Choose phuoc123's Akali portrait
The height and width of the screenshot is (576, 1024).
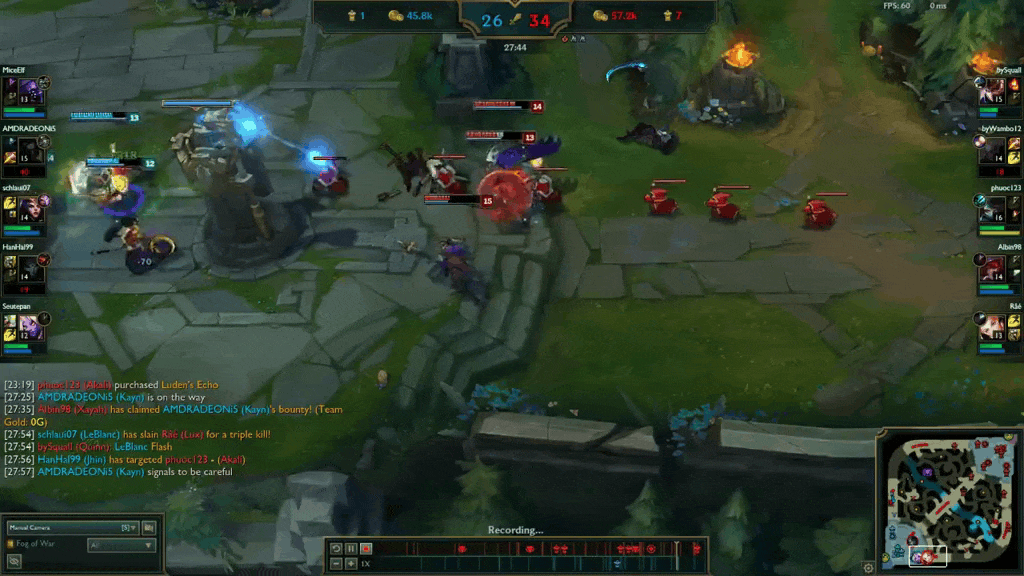992,209
